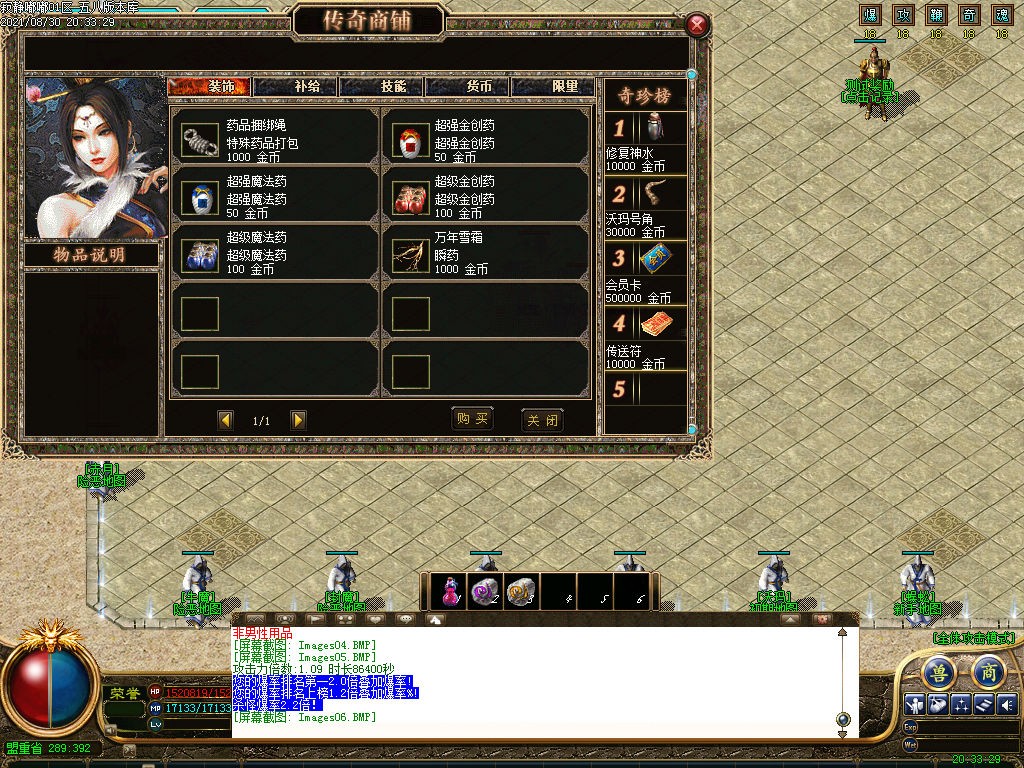
Task: Toggle the speaker sound icon
Action: [1005, 703]
